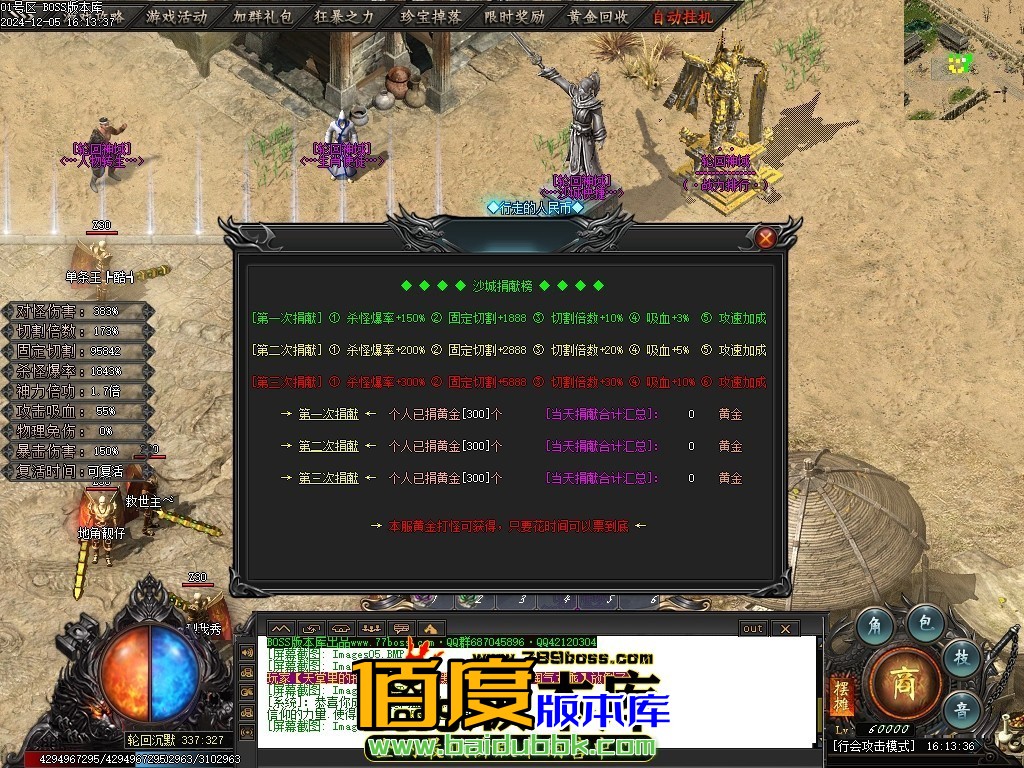Open the 狂暴之力 menu

[345, 16]
